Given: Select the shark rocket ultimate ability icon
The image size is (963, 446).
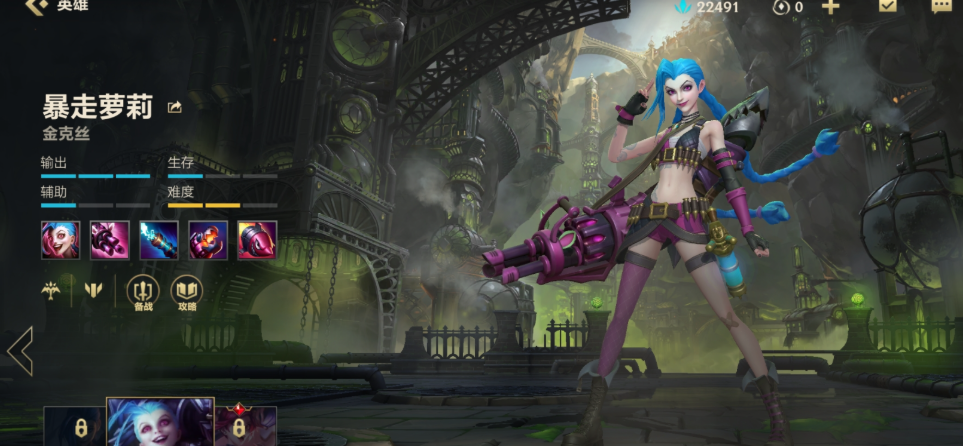Looking at the screenshot, I should (x=257, y=240).
